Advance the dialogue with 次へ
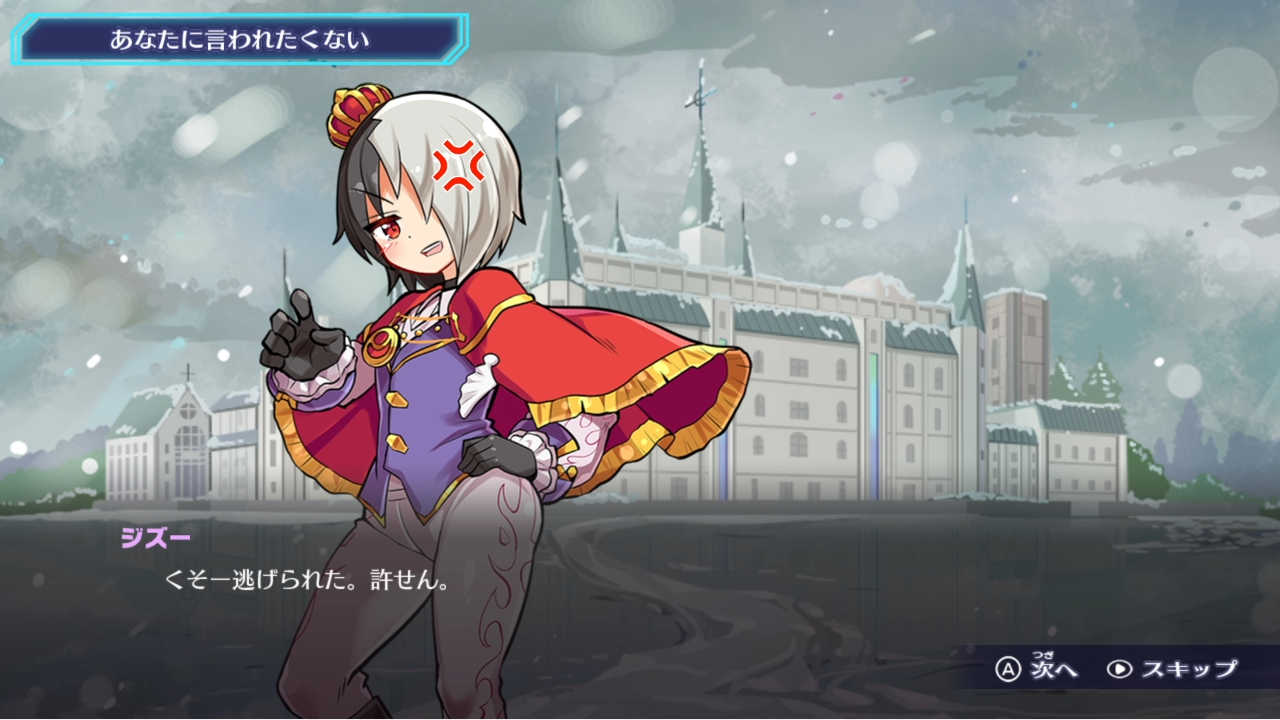 [1038, 669]
